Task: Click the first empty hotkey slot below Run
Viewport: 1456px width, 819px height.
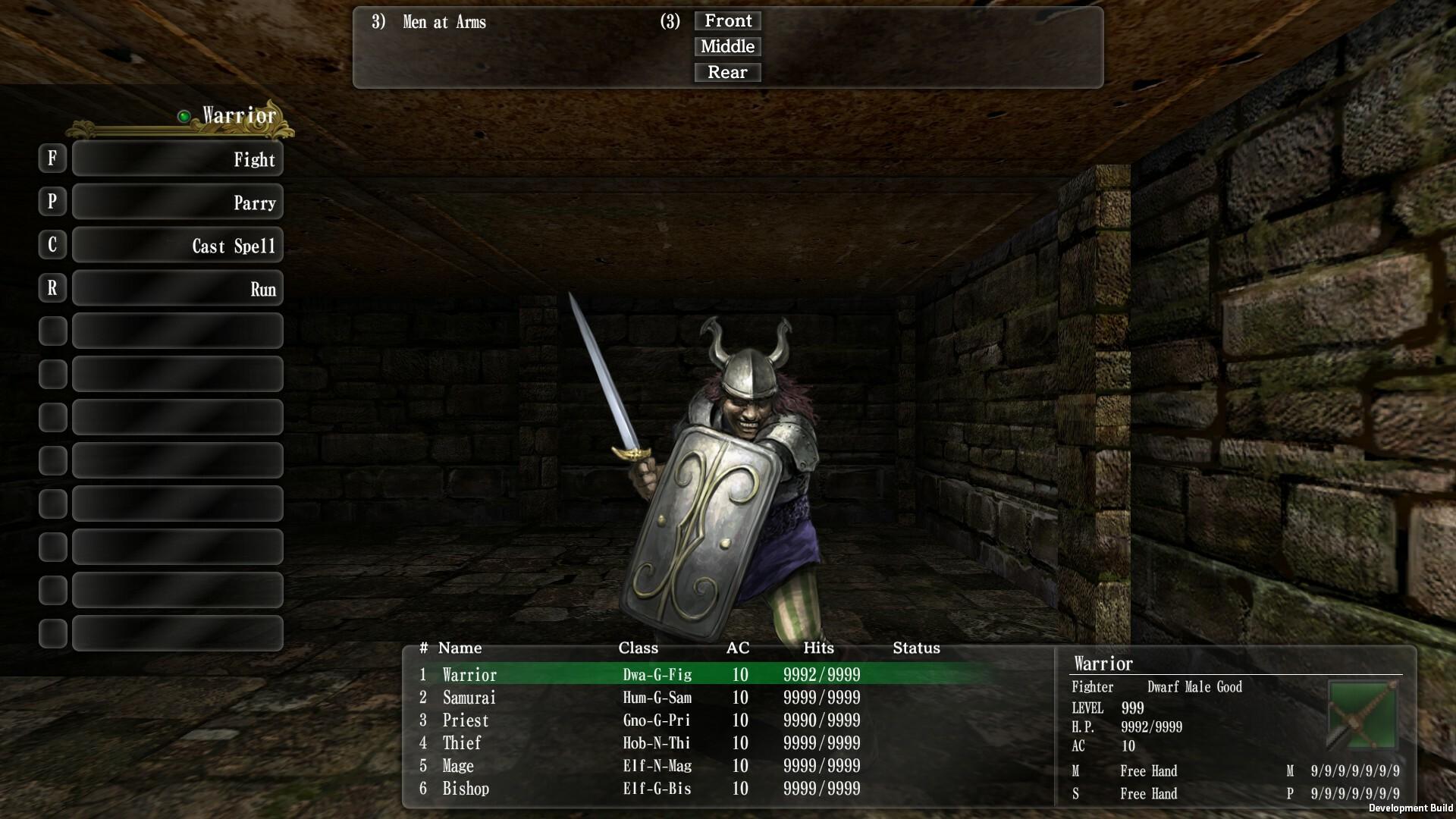Action: click(177, 331)
